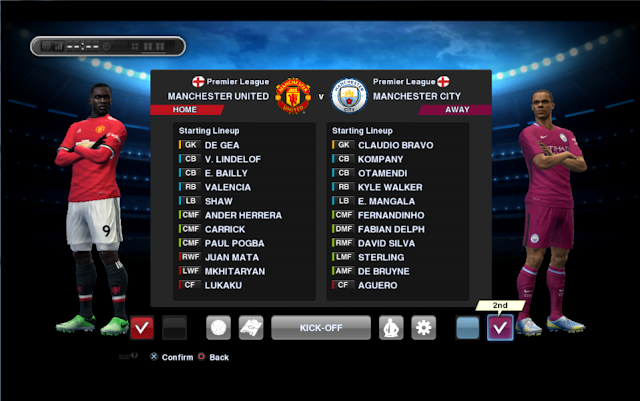Open the player kit icon button
Viewport: 640px width, 401px height.
(390, 327)
